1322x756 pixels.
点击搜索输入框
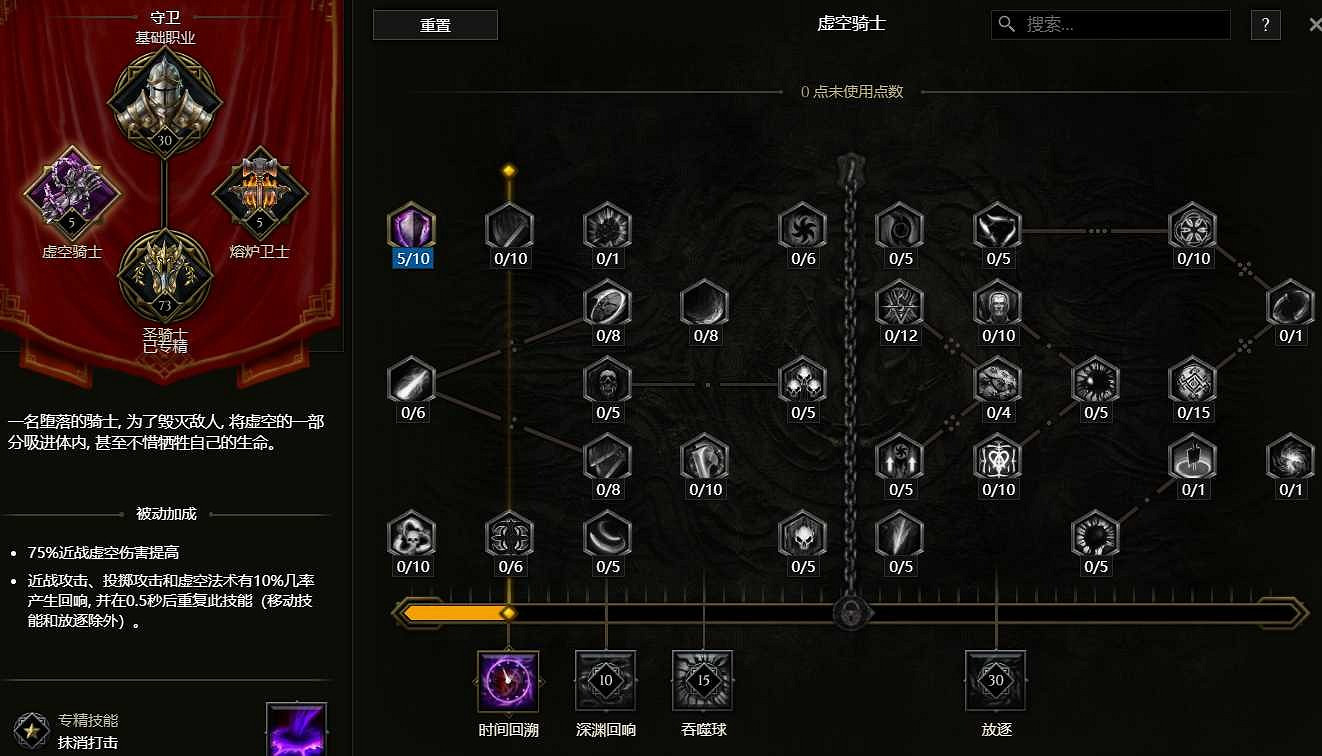point(1110,24)
